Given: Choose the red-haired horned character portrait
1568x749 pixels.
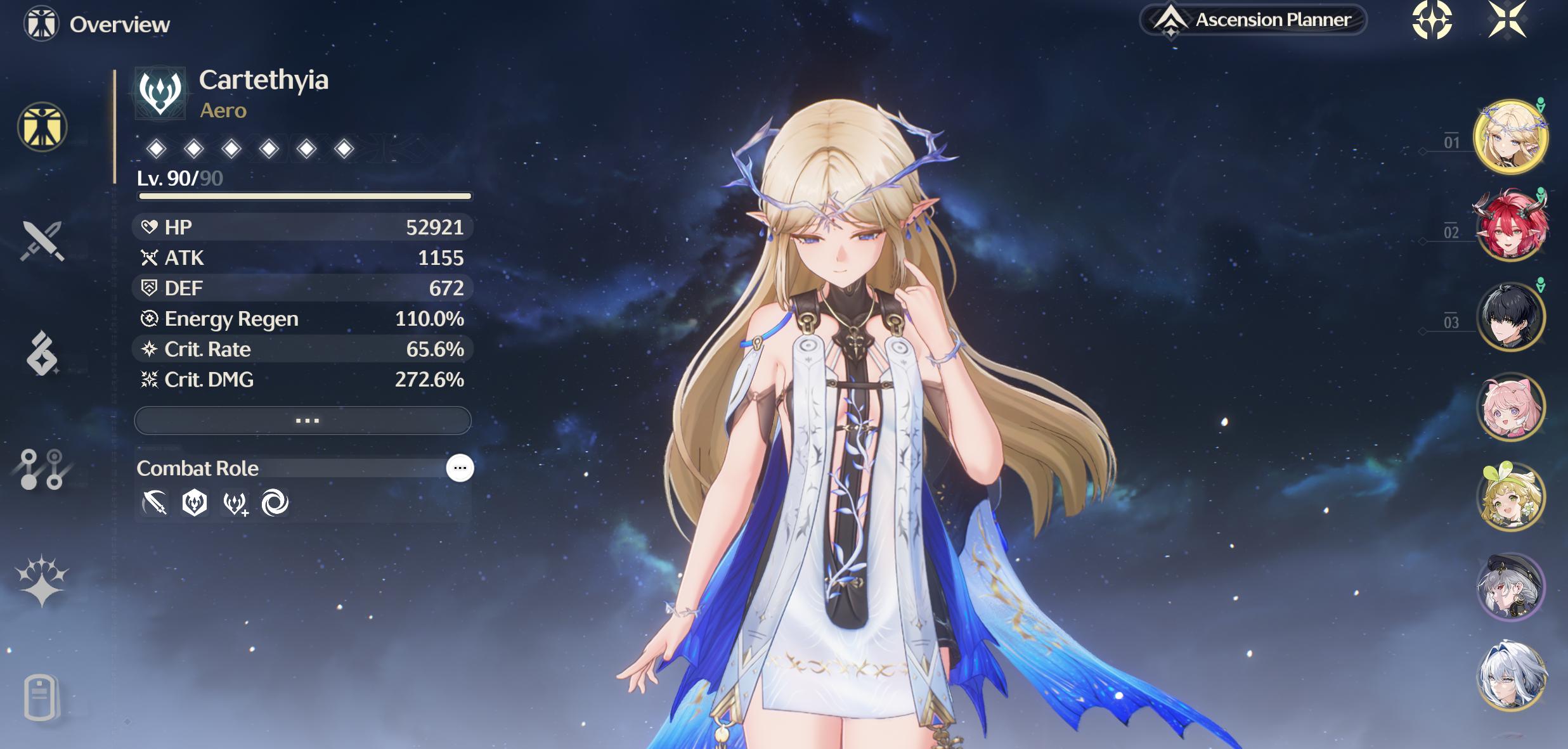Looking at the screenshot, I should coord(1511,226).
